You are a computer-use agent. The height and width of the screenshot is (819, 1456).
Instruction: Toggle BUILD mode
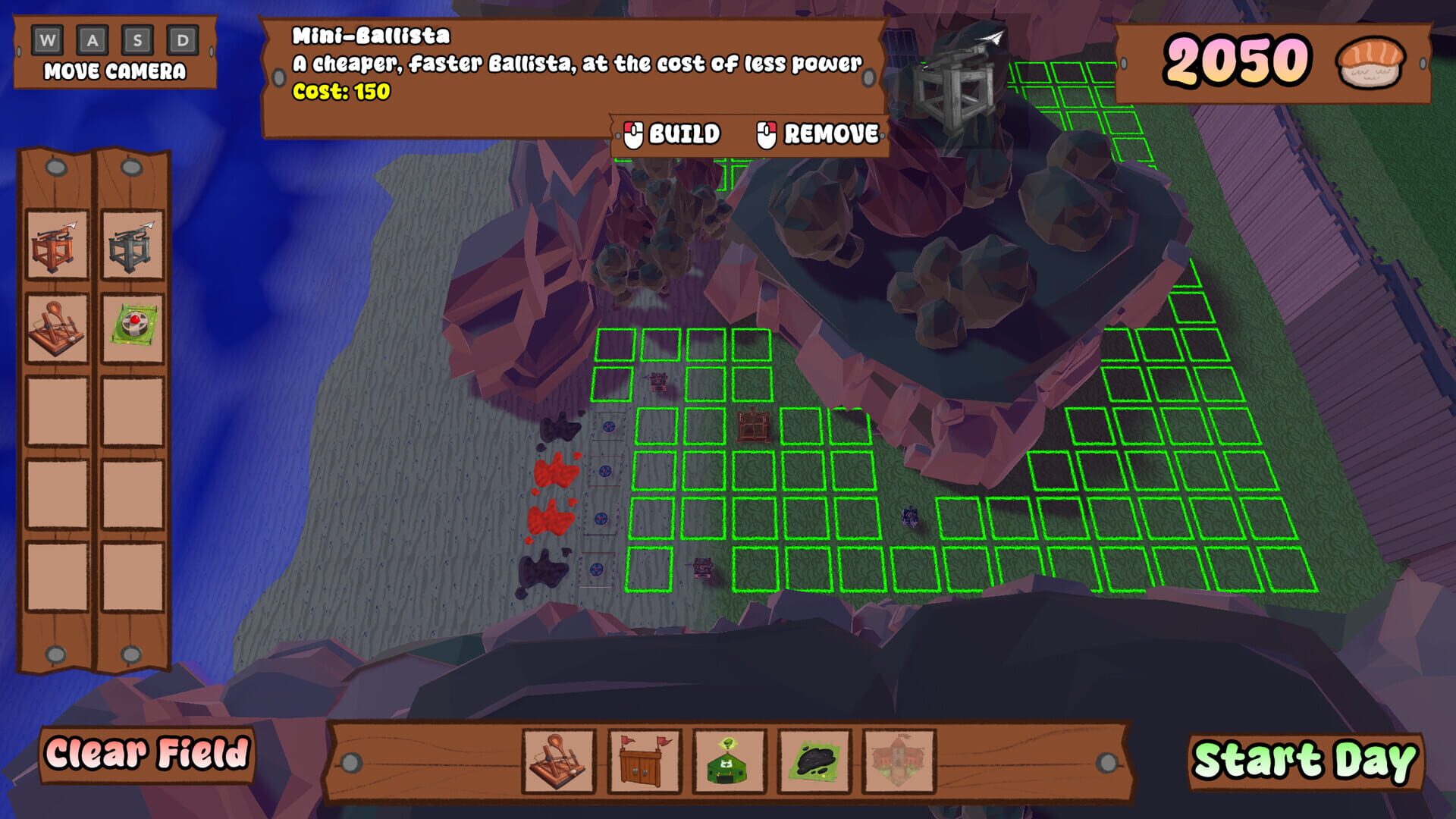tap(672, 134)
